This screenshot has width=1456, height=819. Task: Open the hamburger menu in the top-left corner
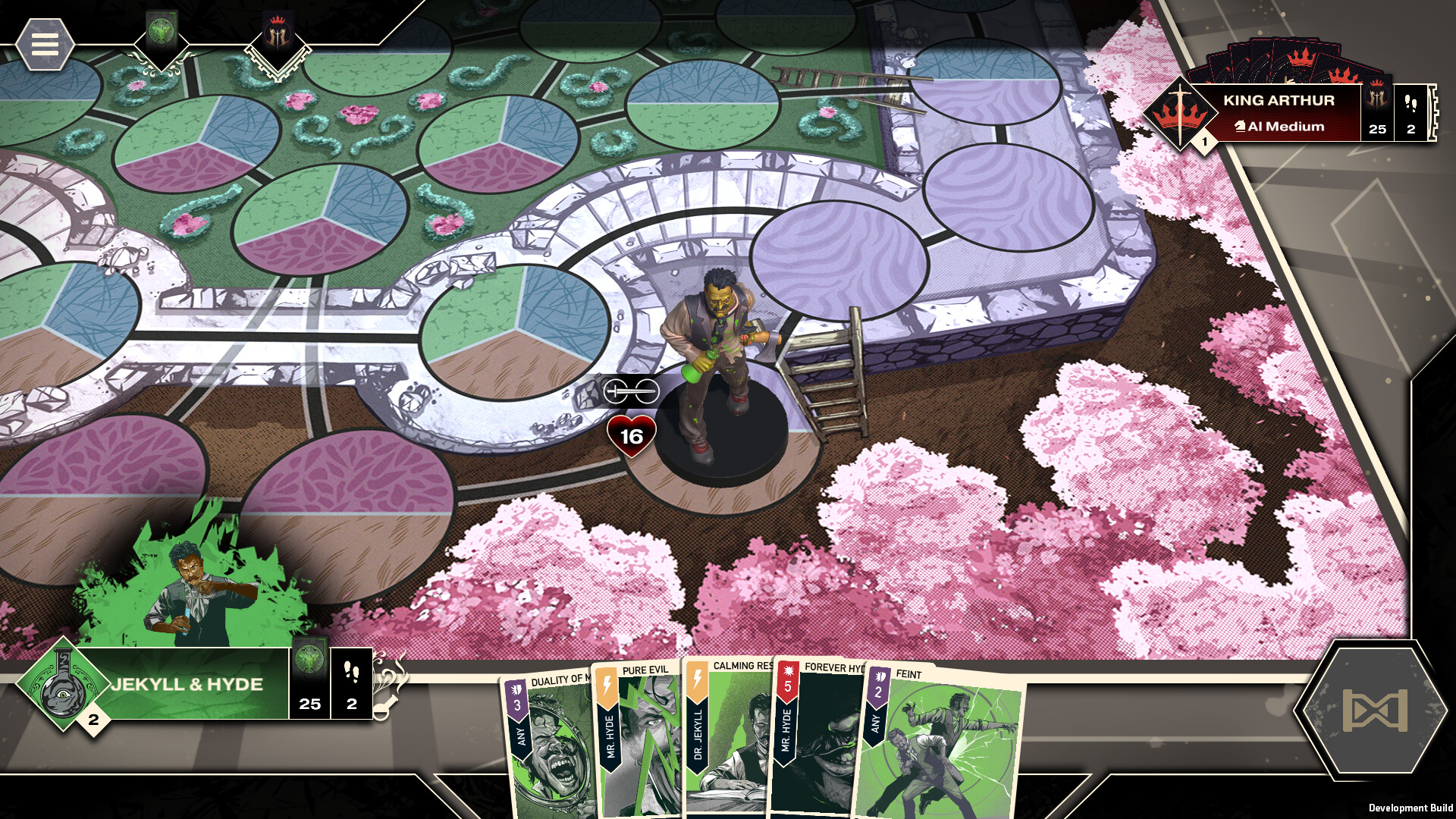click(x=45, y=45)
